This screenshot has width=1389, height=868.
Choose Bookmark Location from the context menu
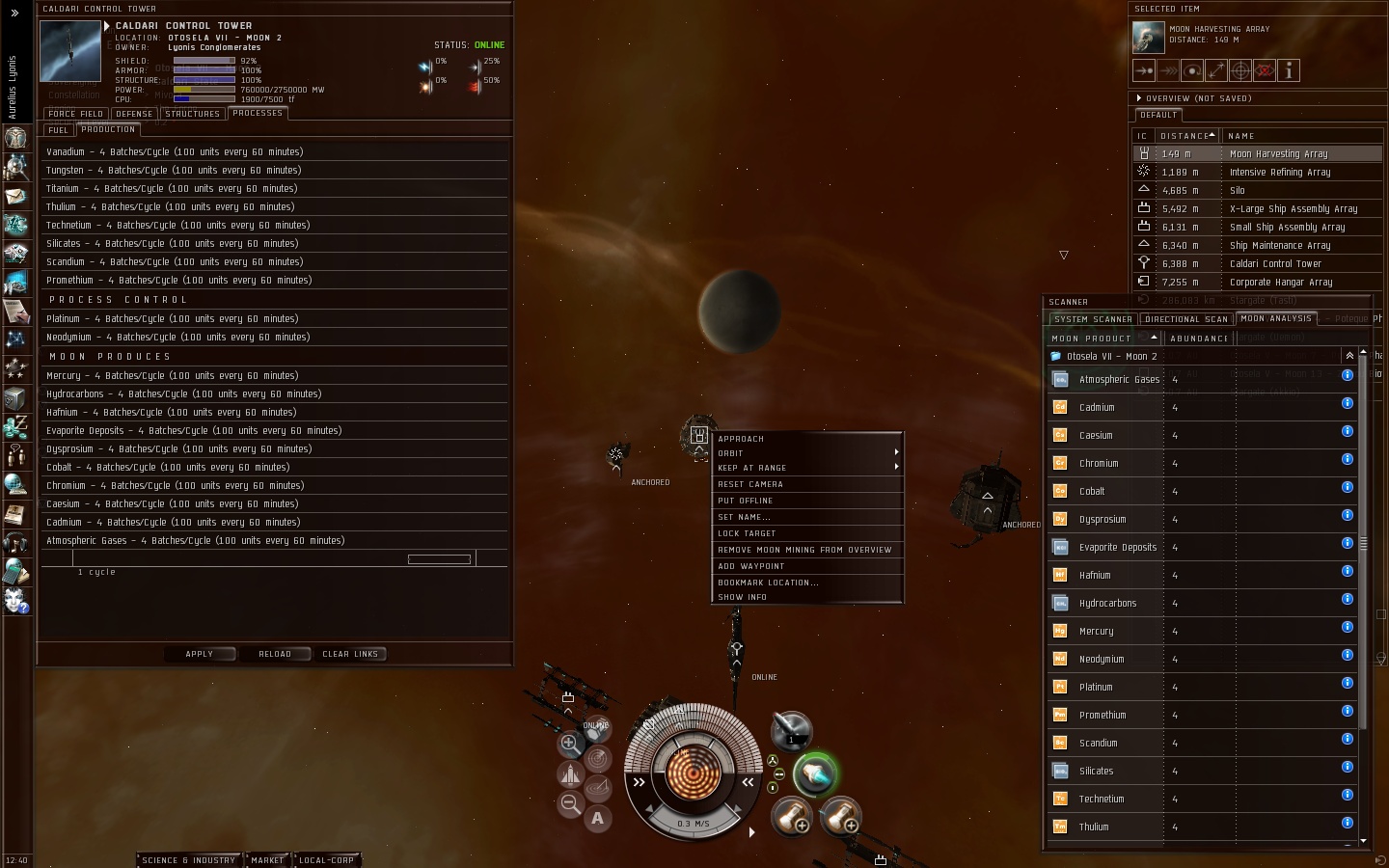(x=768, y=583)
